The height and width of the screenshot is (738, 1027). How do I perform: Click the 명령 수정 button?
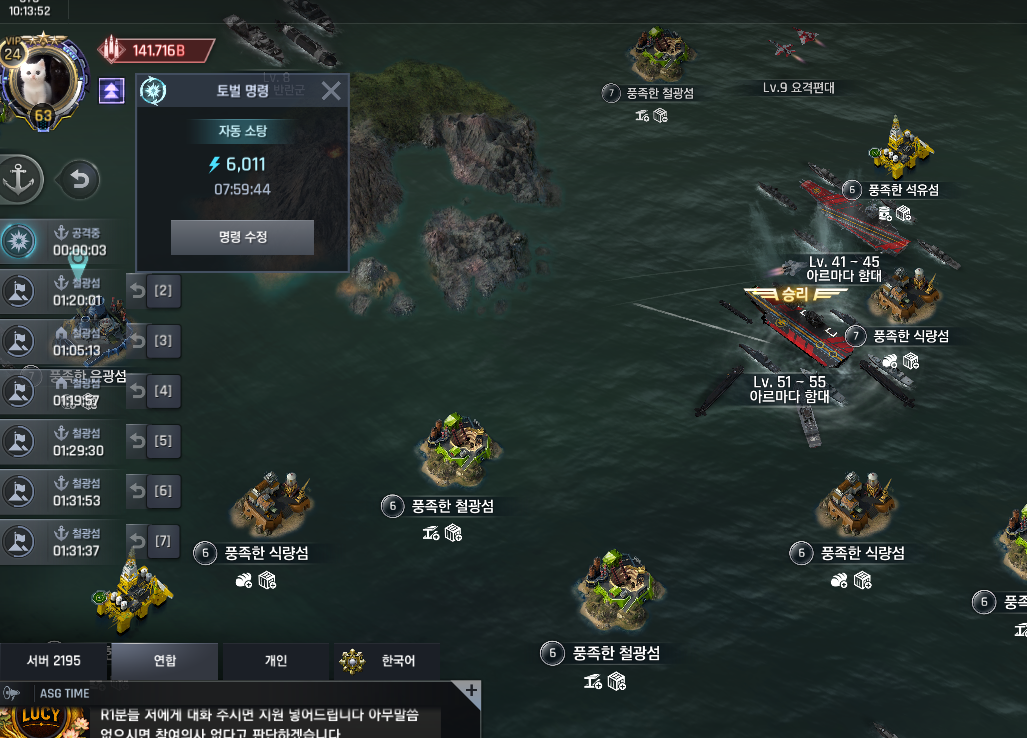tap(242, 238)
